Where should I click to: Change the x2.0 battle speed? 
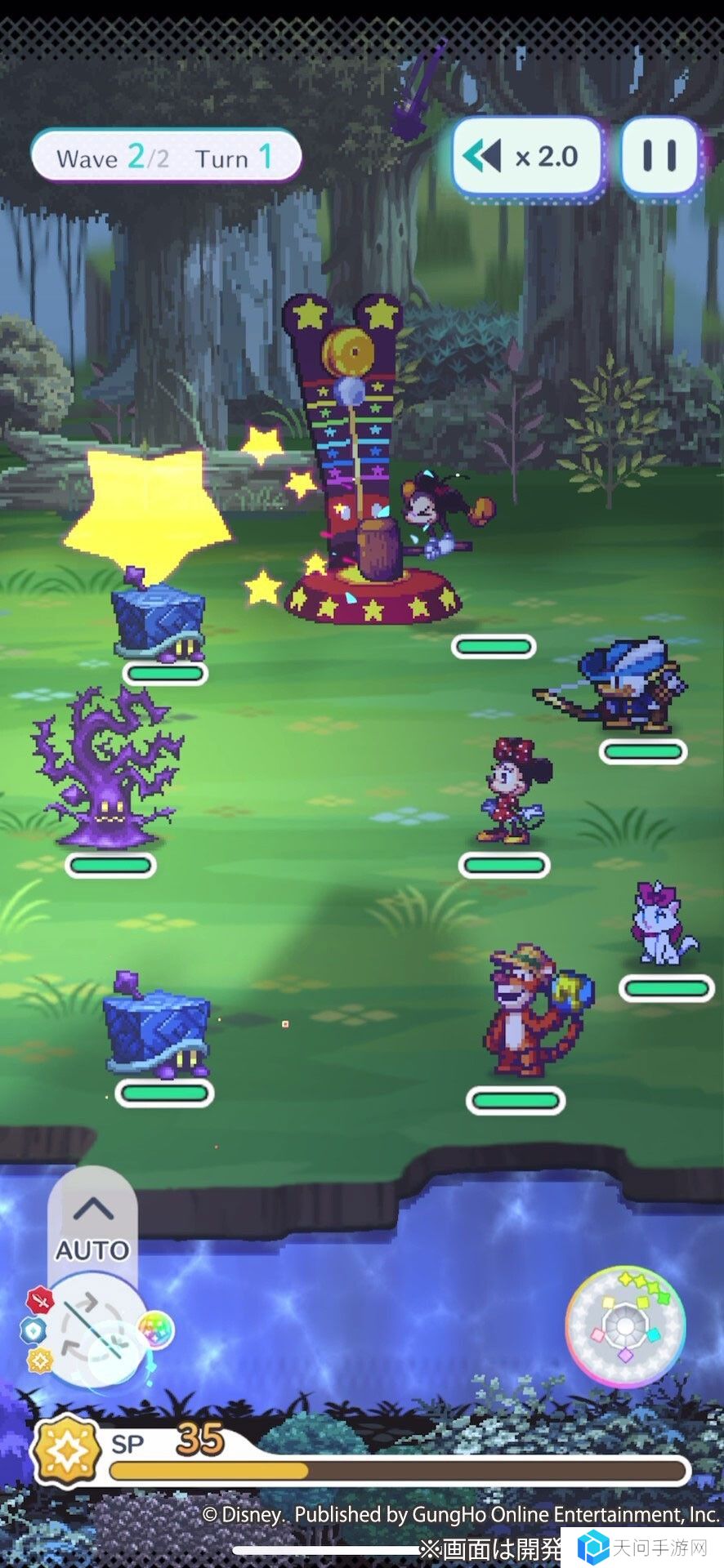pos(527,156)
